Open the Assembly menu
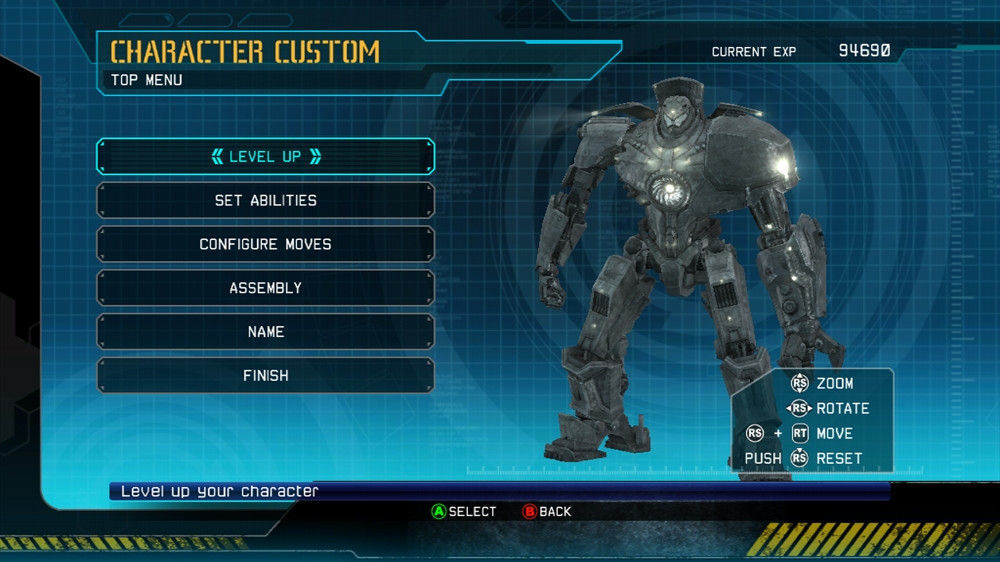This screenshot has width=1000, height=562. [265, 288]
